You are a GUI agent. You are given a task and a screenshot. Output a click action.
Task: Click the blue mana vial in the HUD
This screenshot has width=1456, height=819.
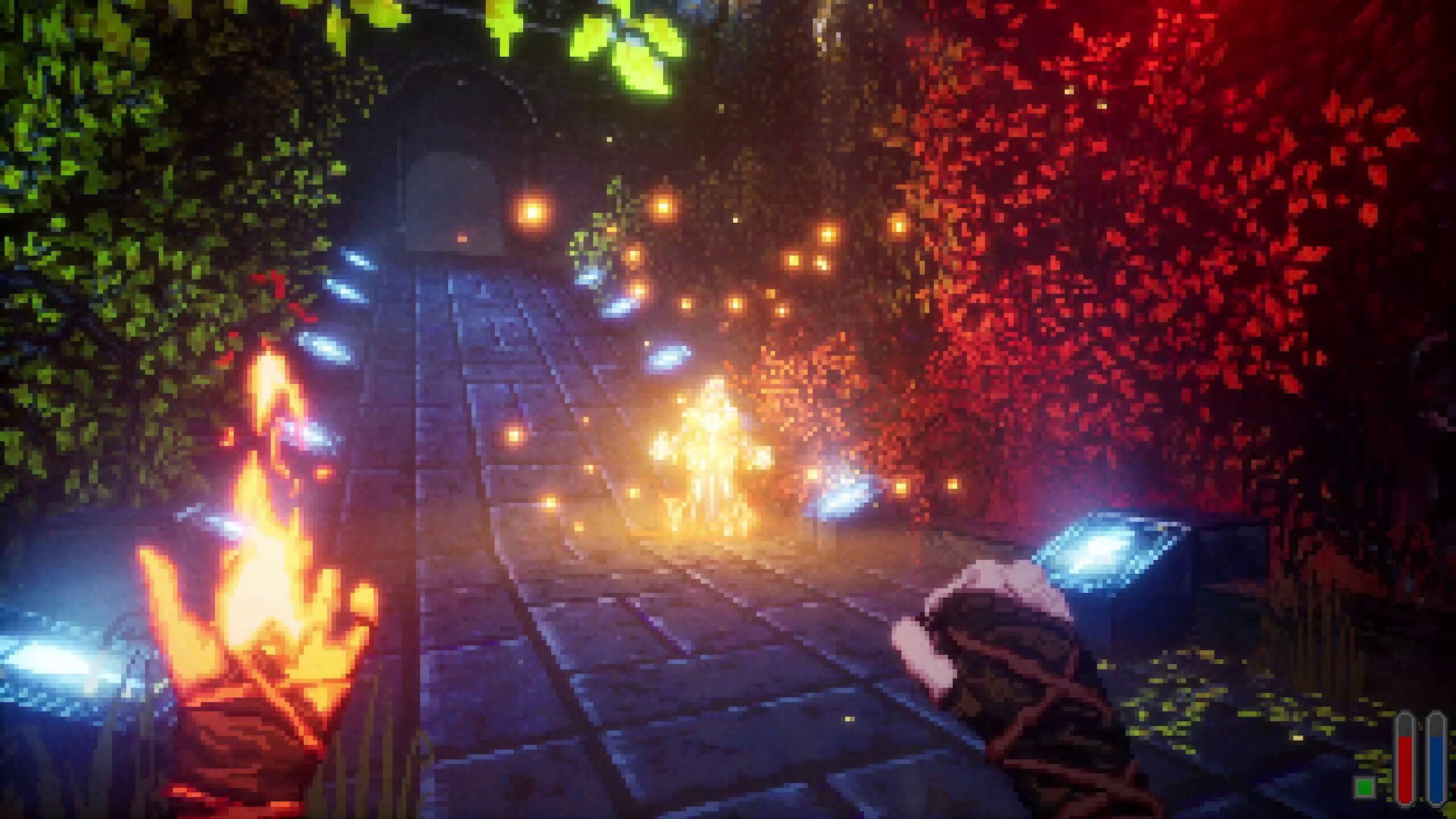[1437, 768]
